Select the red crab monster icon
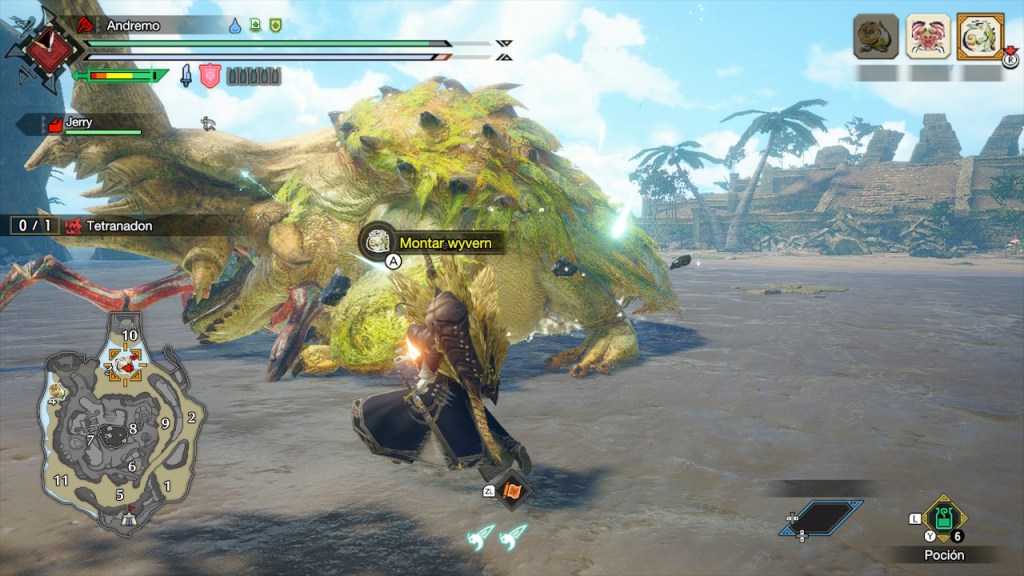This screenshot has width=1024, height=576. click(x=927, y=37)
